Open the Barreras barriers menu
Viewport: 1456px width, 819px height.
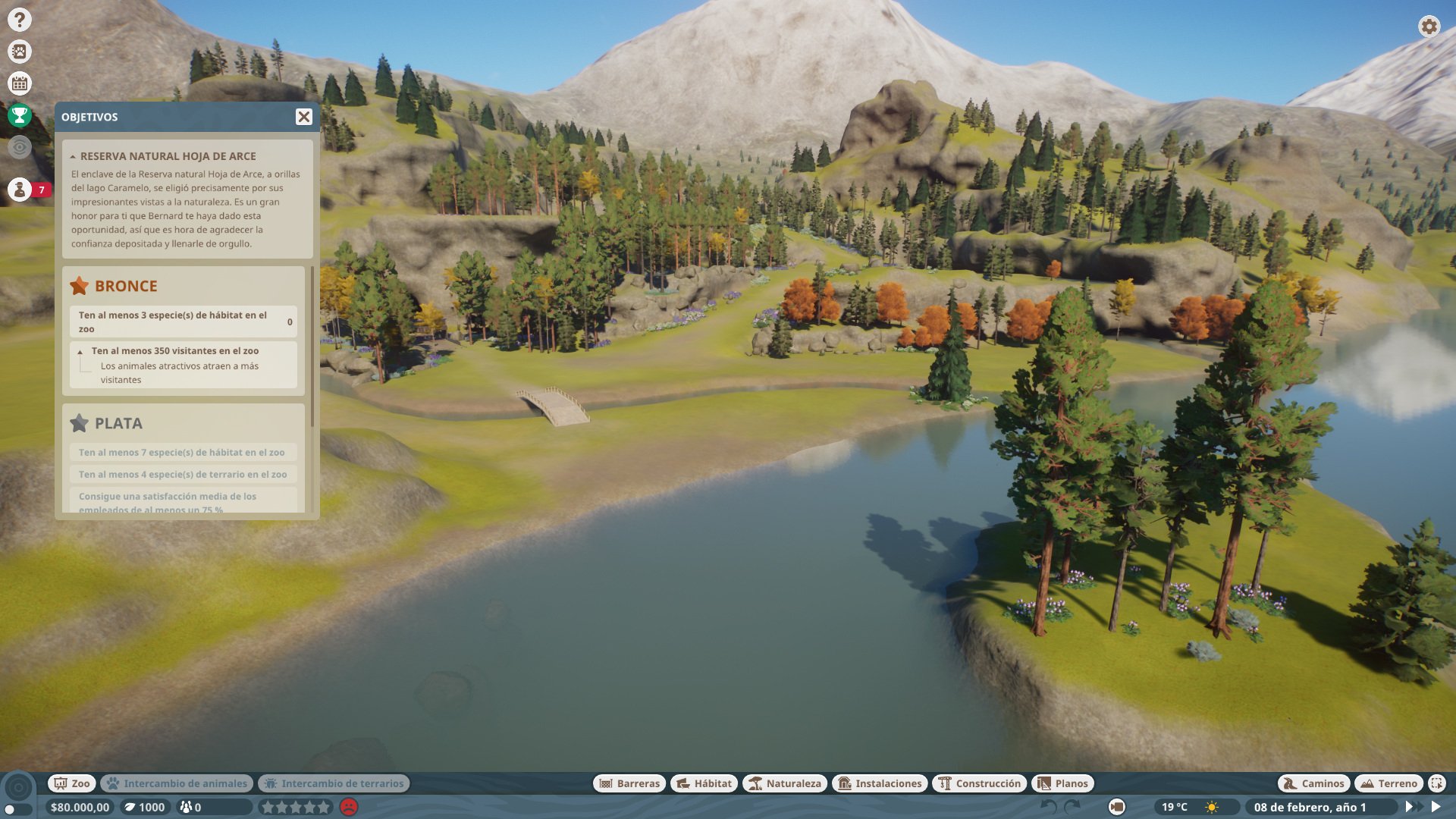pos(630,783)
